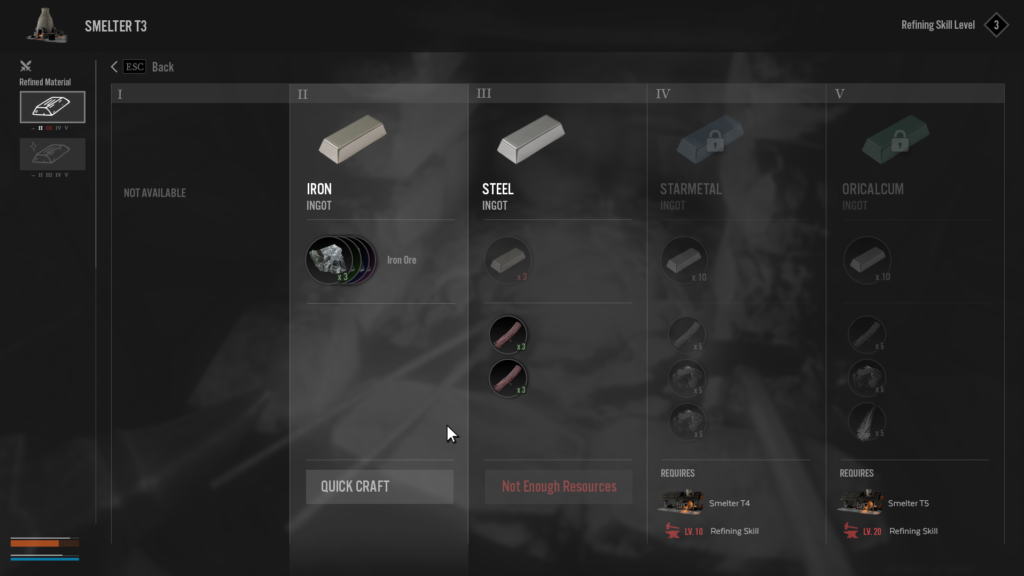Go back using the Back arrow
Viewport: 1024px width, 576px height.
point(115,67)
